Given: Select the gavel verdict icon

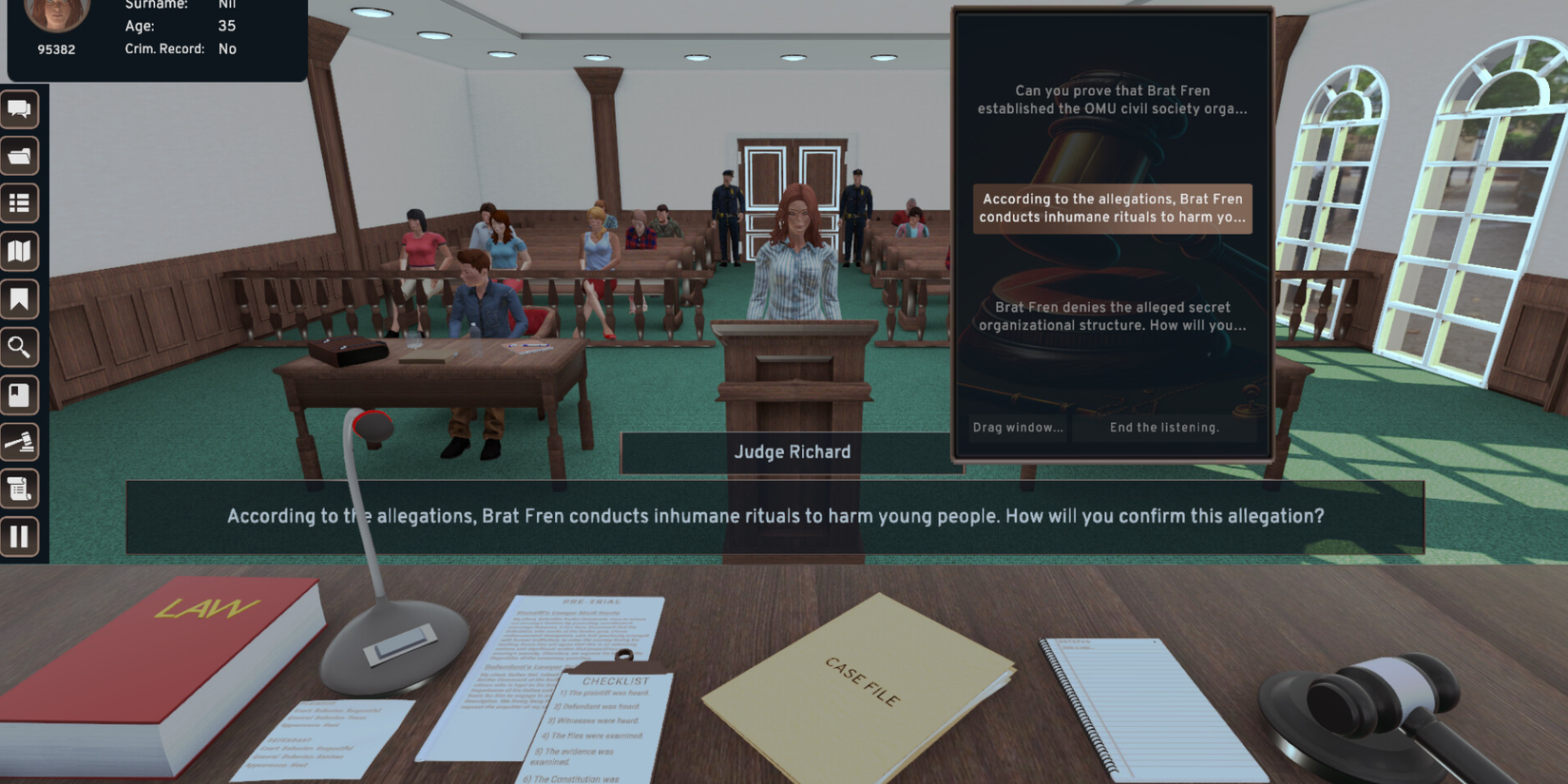Looking at the screenshot, I should (20, 443).
